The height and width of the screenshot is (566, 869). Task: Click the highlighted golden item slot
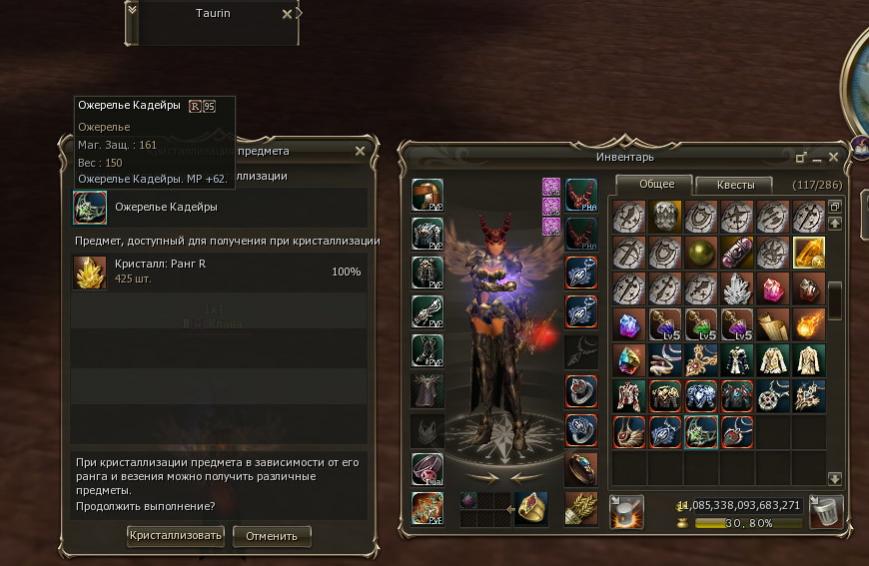[x=808, y=252]
